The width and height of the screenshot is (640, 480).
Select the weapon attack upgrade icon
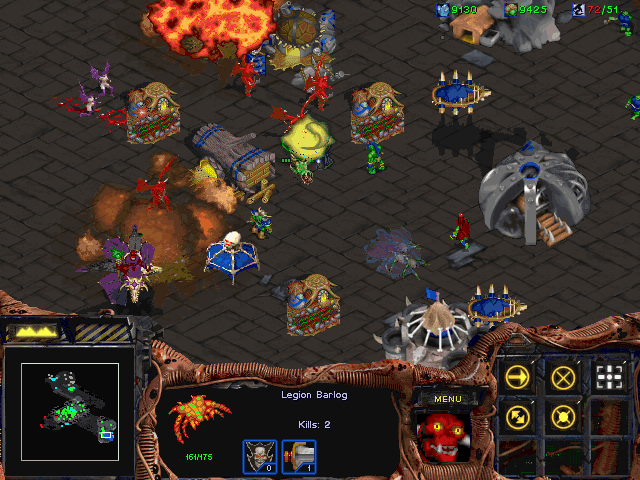point(298,457)
